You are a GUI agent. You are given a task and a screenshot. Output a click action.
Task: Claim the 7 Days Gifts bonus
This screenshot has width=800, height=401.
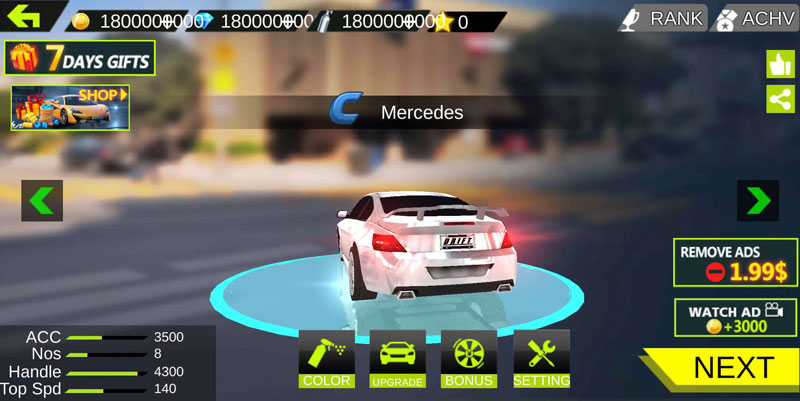[80, 59]
